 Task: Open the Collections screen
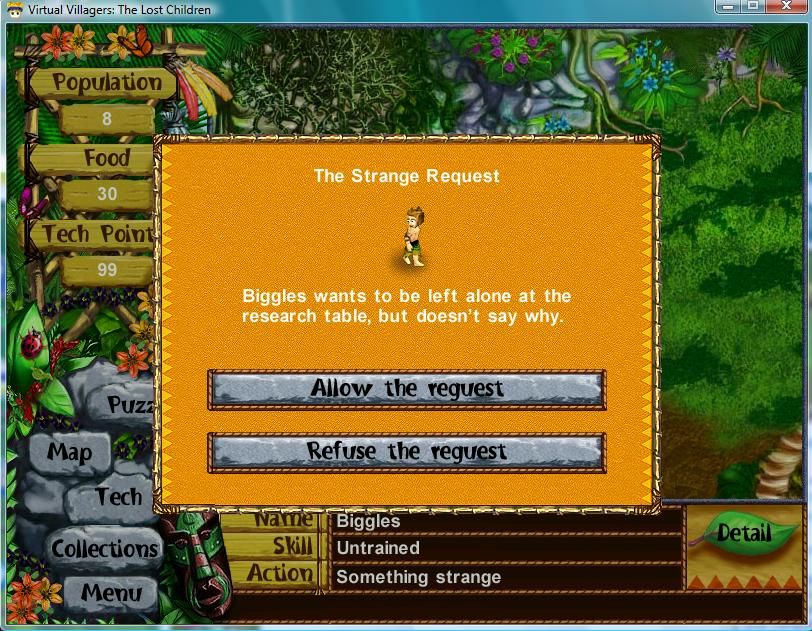tap(104, 549)
